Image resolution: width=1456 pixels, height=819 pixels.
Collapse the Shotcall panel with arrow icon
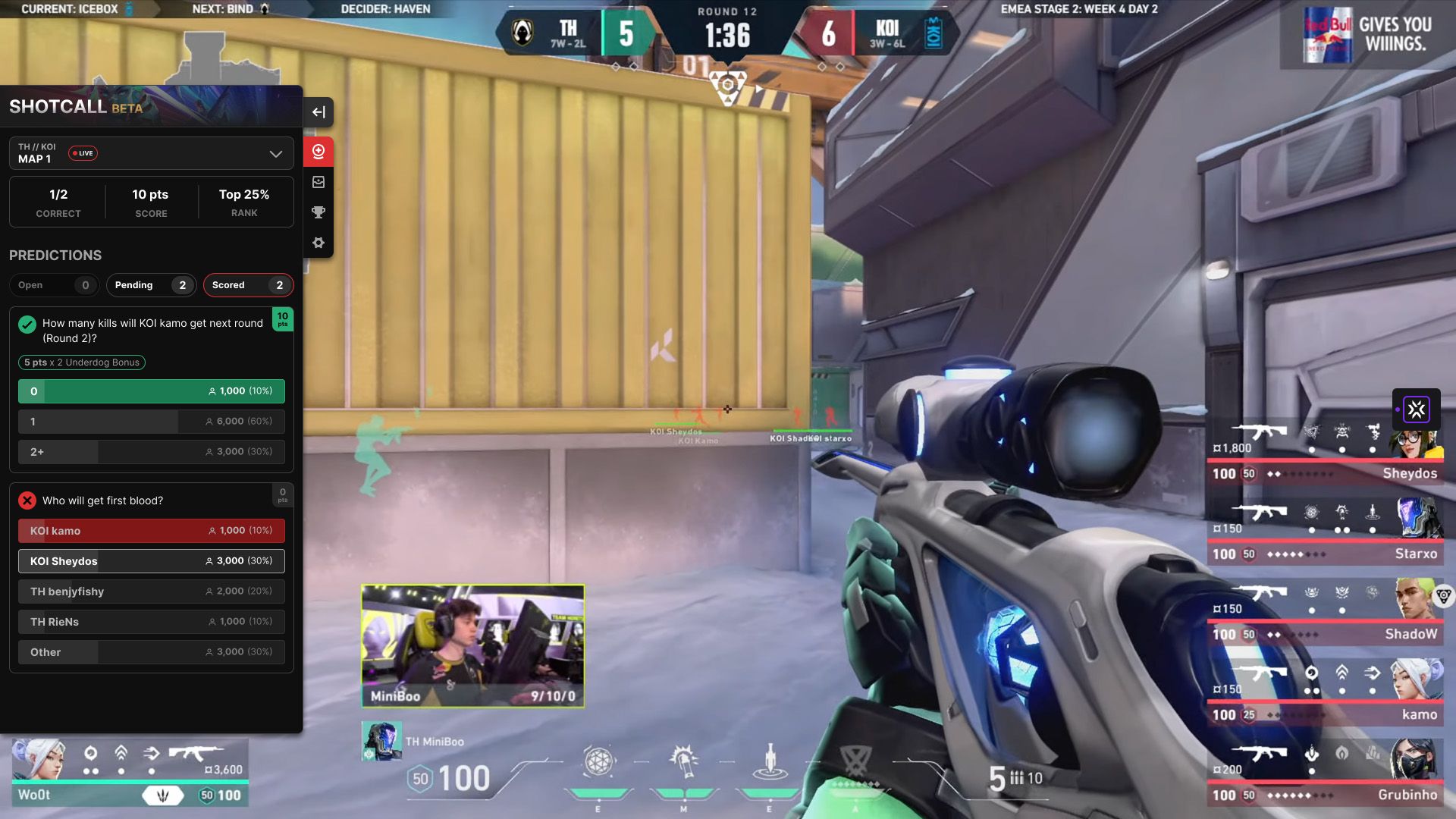[x=318, y=112]
